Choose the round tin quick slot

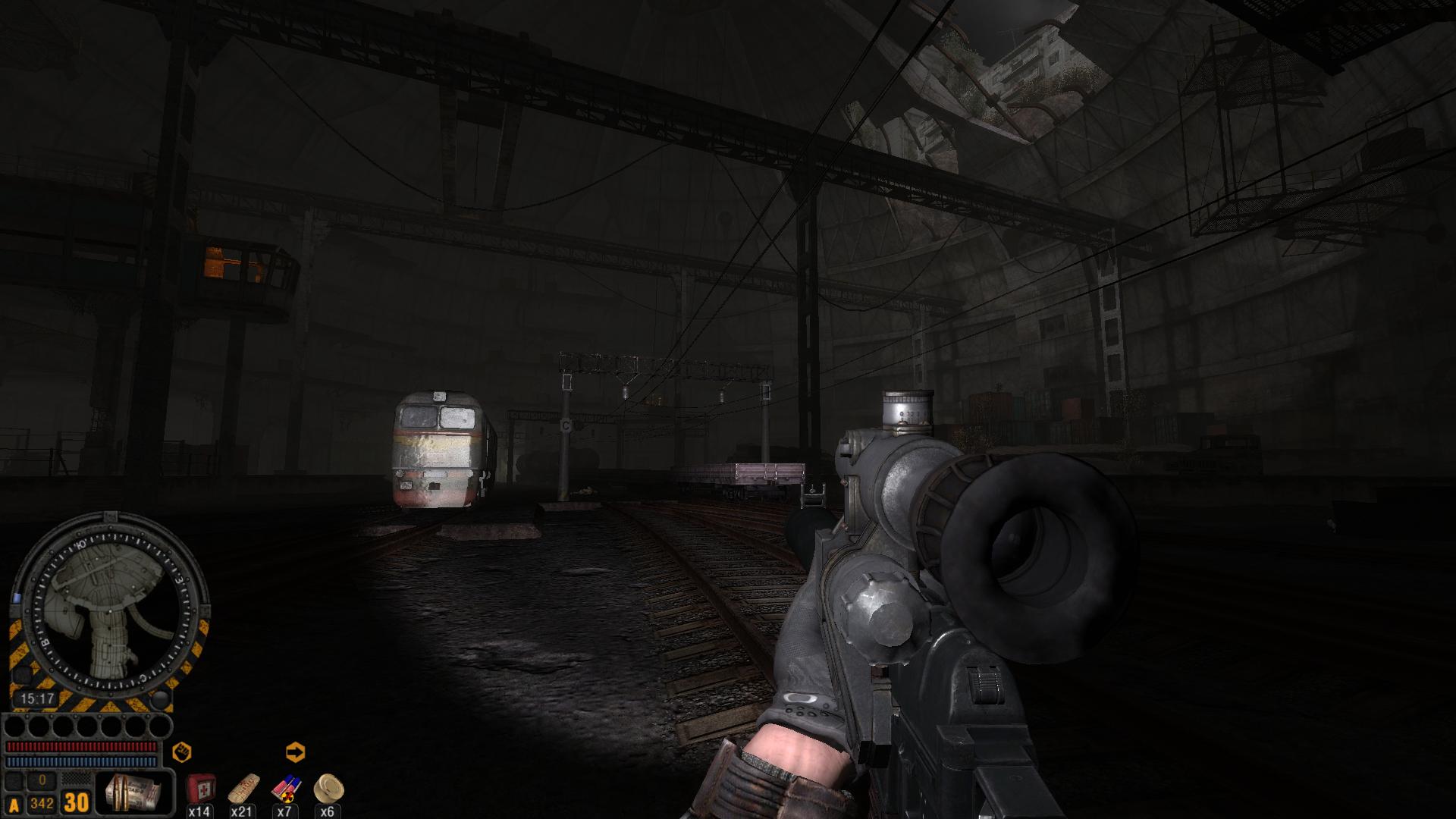(x=328, y=787)
